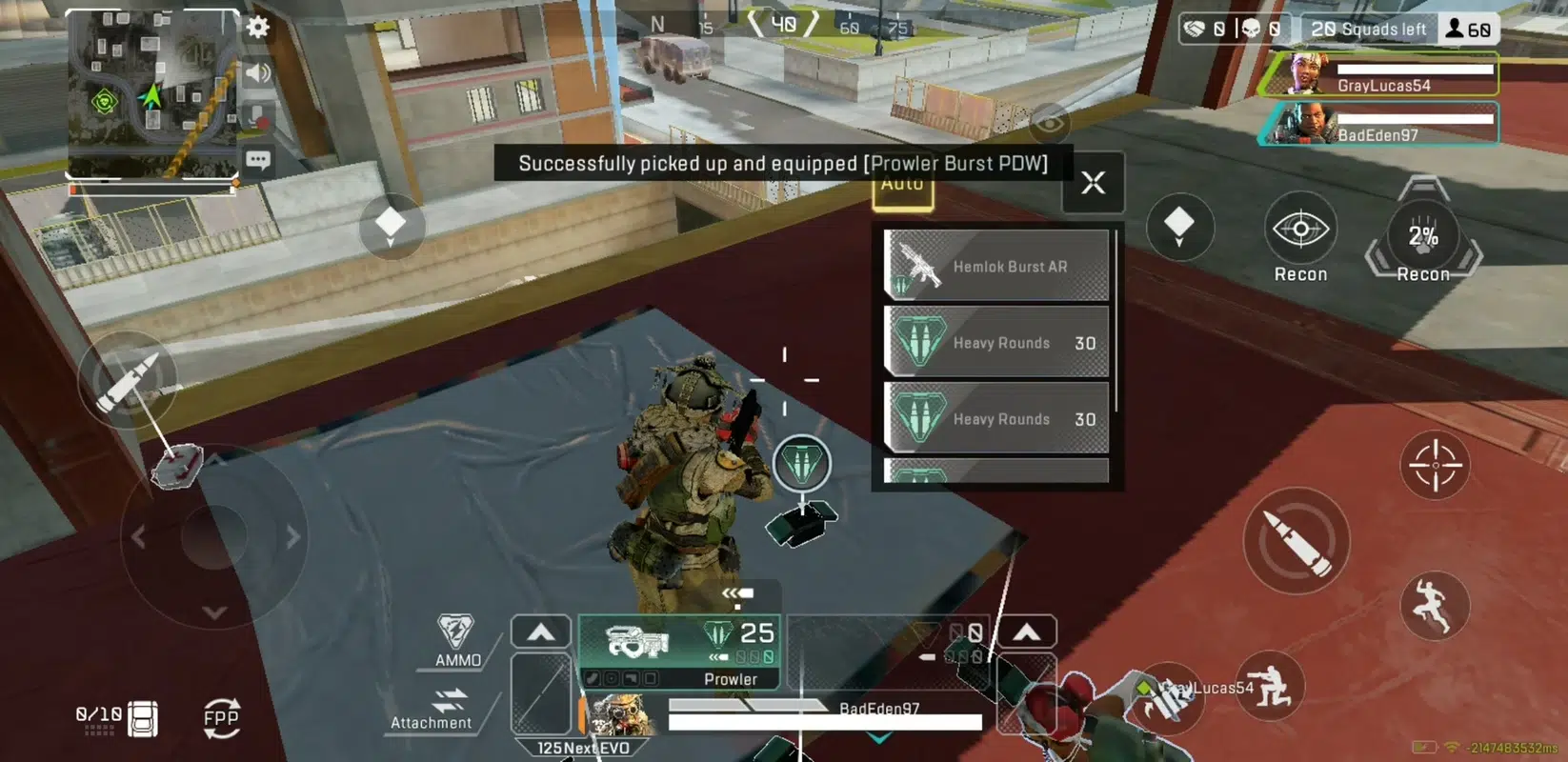The height and width of the screenshot is (762, 1568).
Task: Open the settings gear icon
Action: point(257,27)
